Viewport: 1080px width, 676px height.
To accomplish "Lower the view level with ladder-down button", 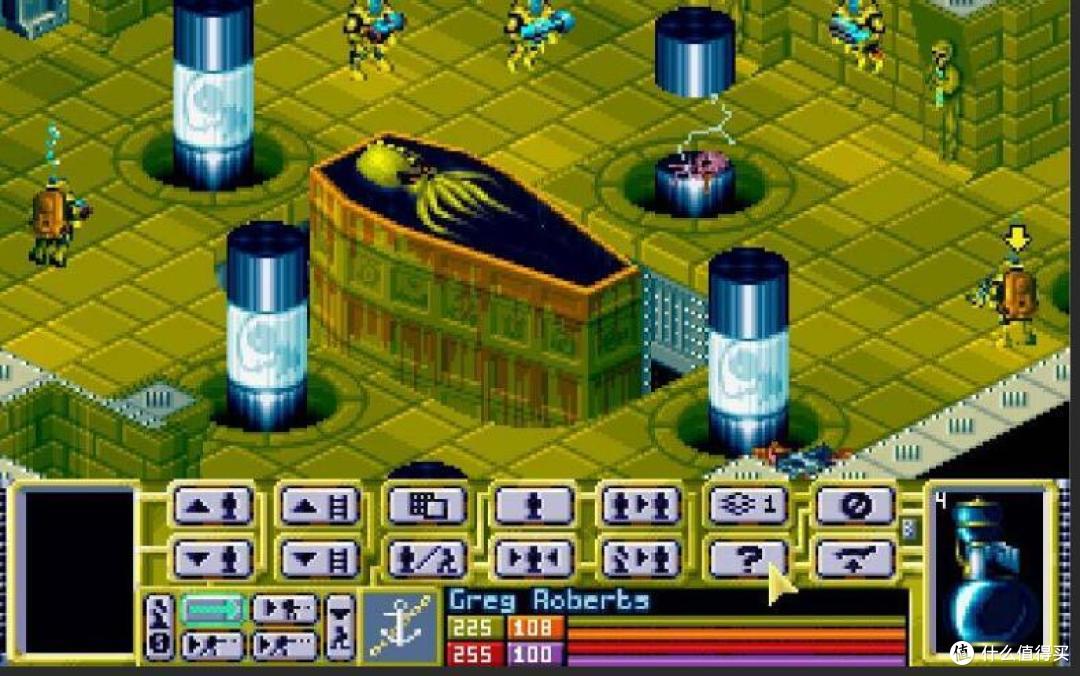I will 318,558.
